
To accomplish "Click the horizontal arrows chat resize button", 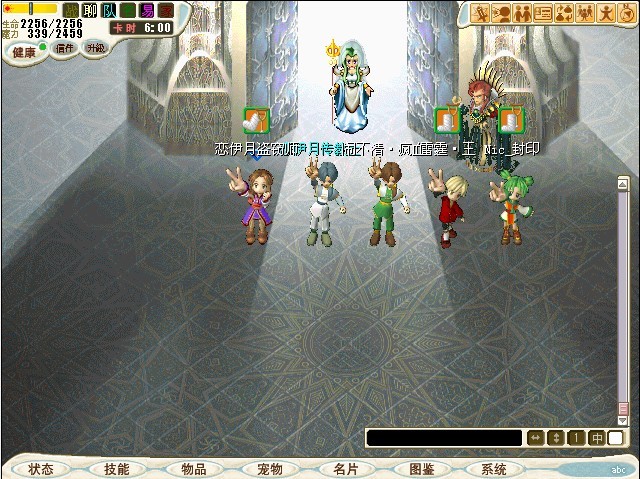I will pyautogui.click(x=535, y=438).
